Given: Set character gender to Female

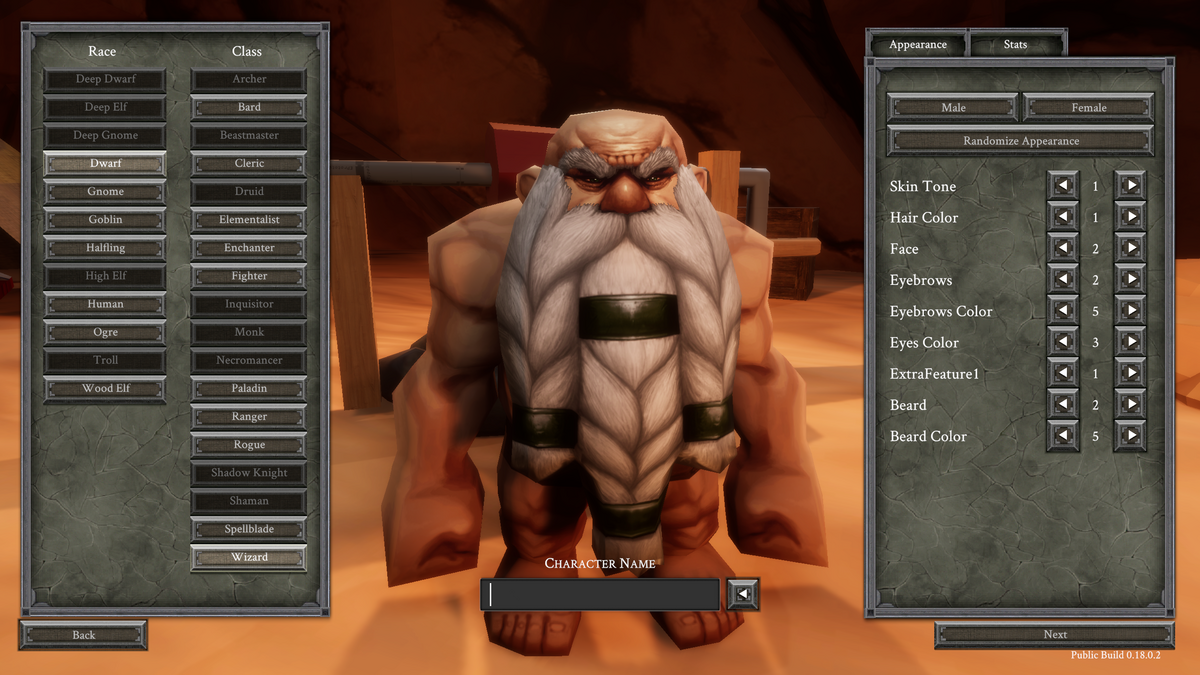Looking at the screenshot, I should coord(1088,107).
